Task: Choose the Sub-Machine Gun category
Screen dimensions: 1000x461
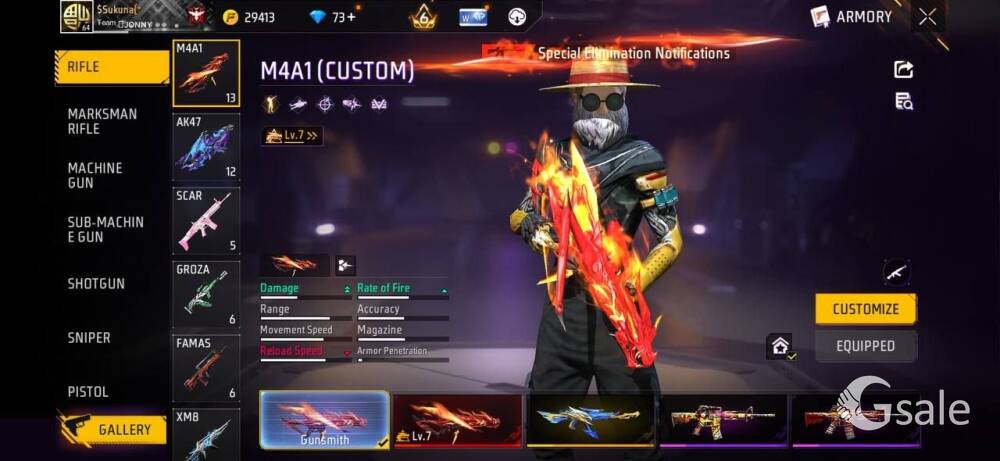Action: coord(106,229)
